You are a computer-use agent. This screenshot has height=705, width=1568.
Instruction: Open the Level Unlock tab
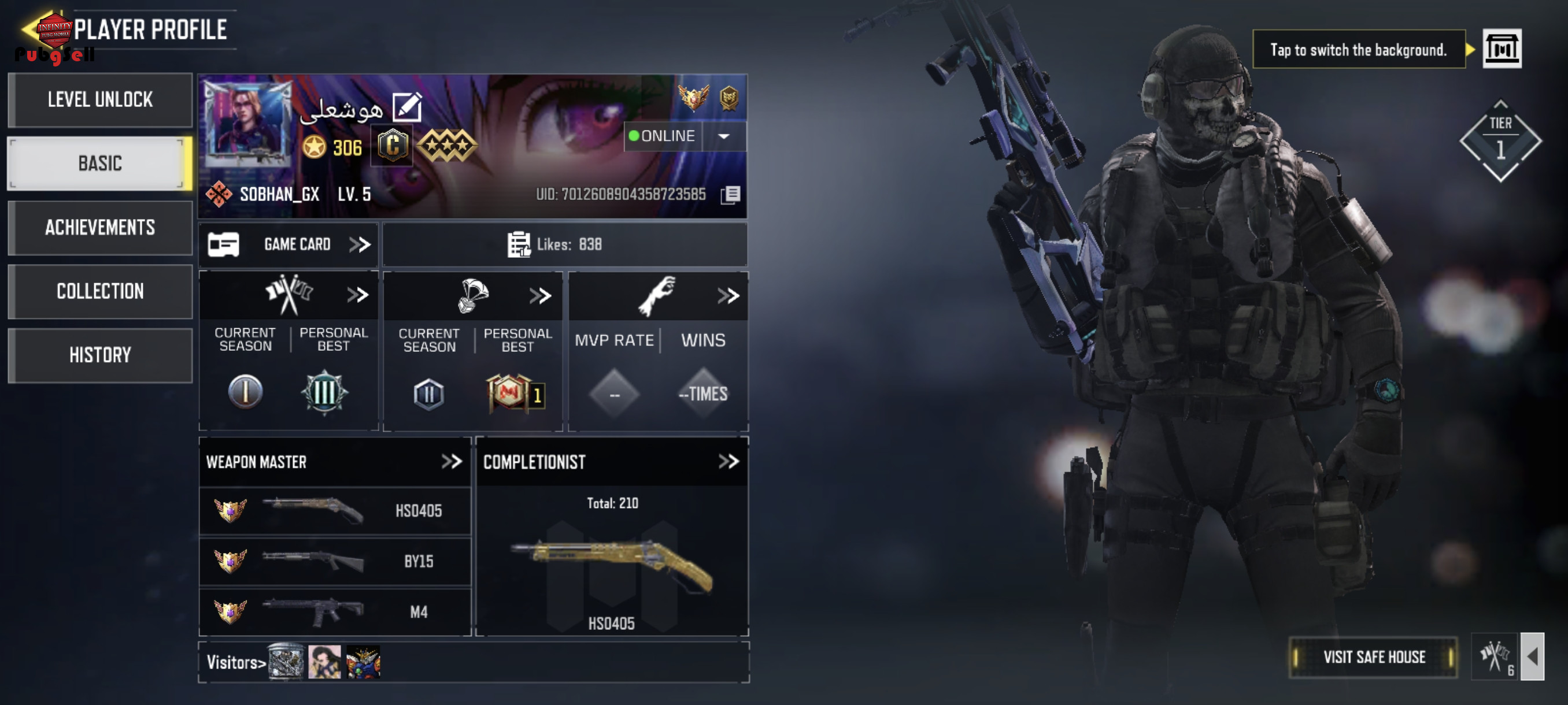pyautogui.click(x=101, y=100)
